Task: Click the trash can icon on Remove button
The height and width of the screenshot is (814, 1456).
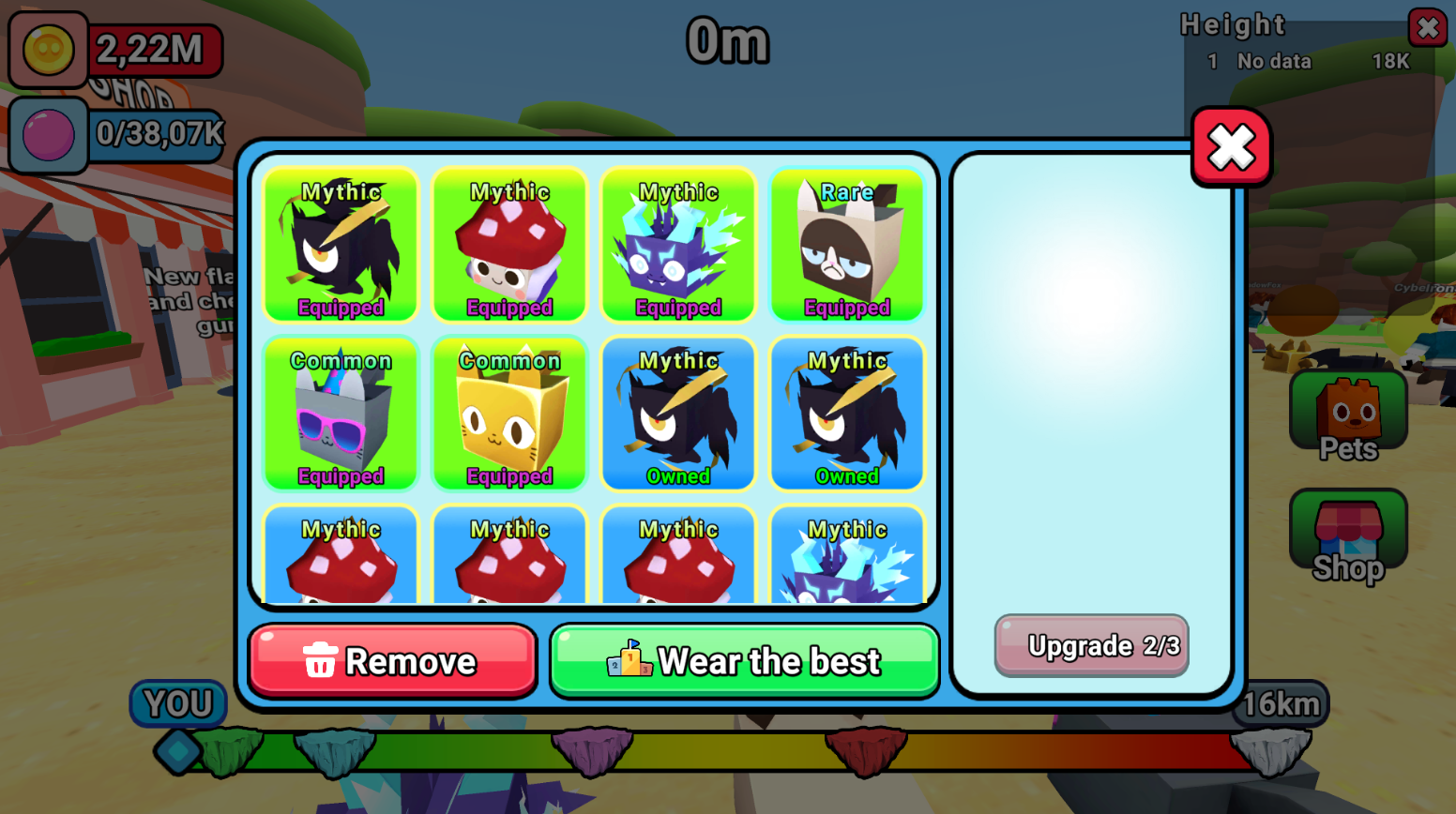Action: coord(320,661)
